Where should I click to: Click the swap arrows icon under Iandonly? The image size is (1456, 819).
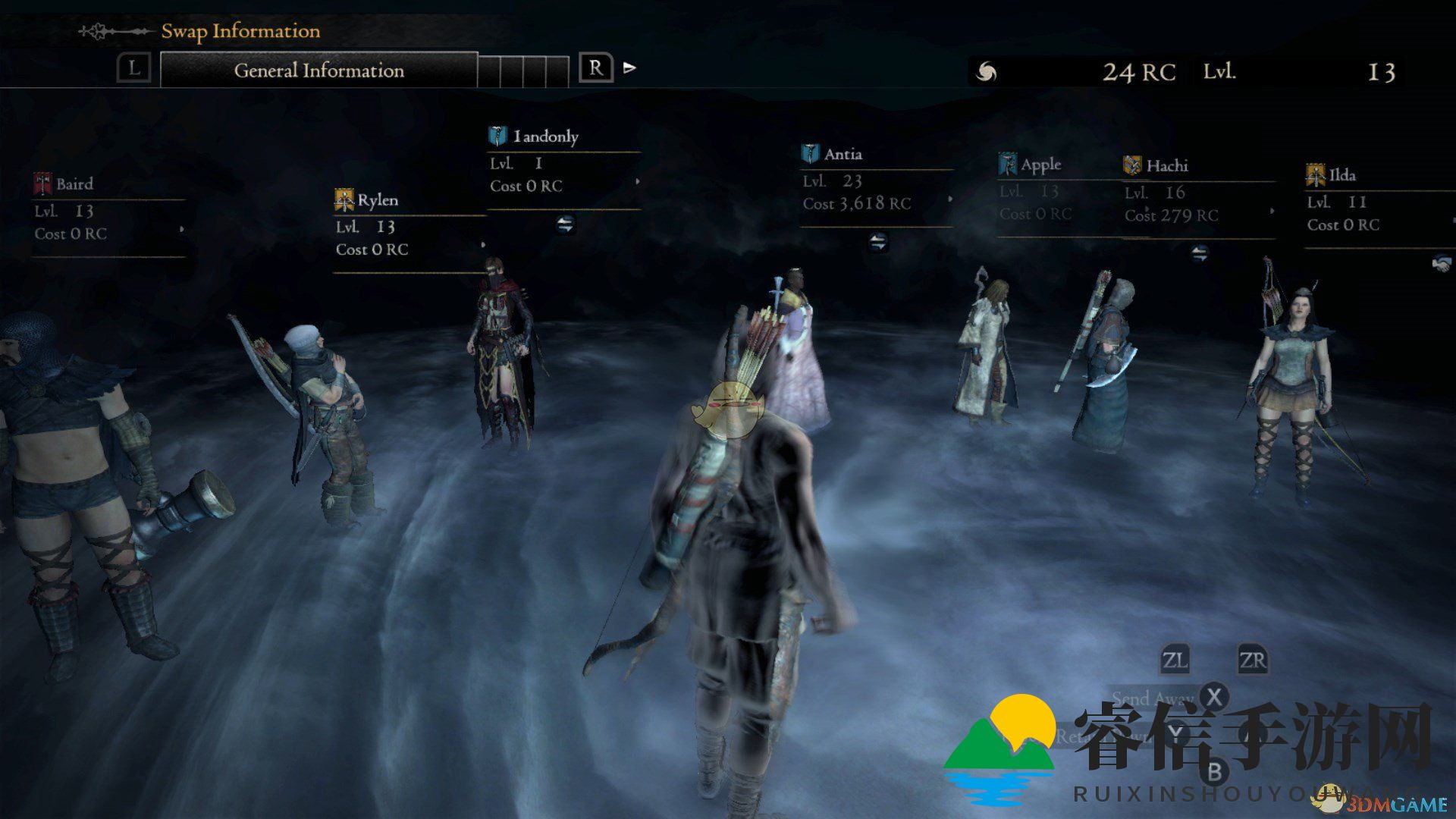(565, 224)
